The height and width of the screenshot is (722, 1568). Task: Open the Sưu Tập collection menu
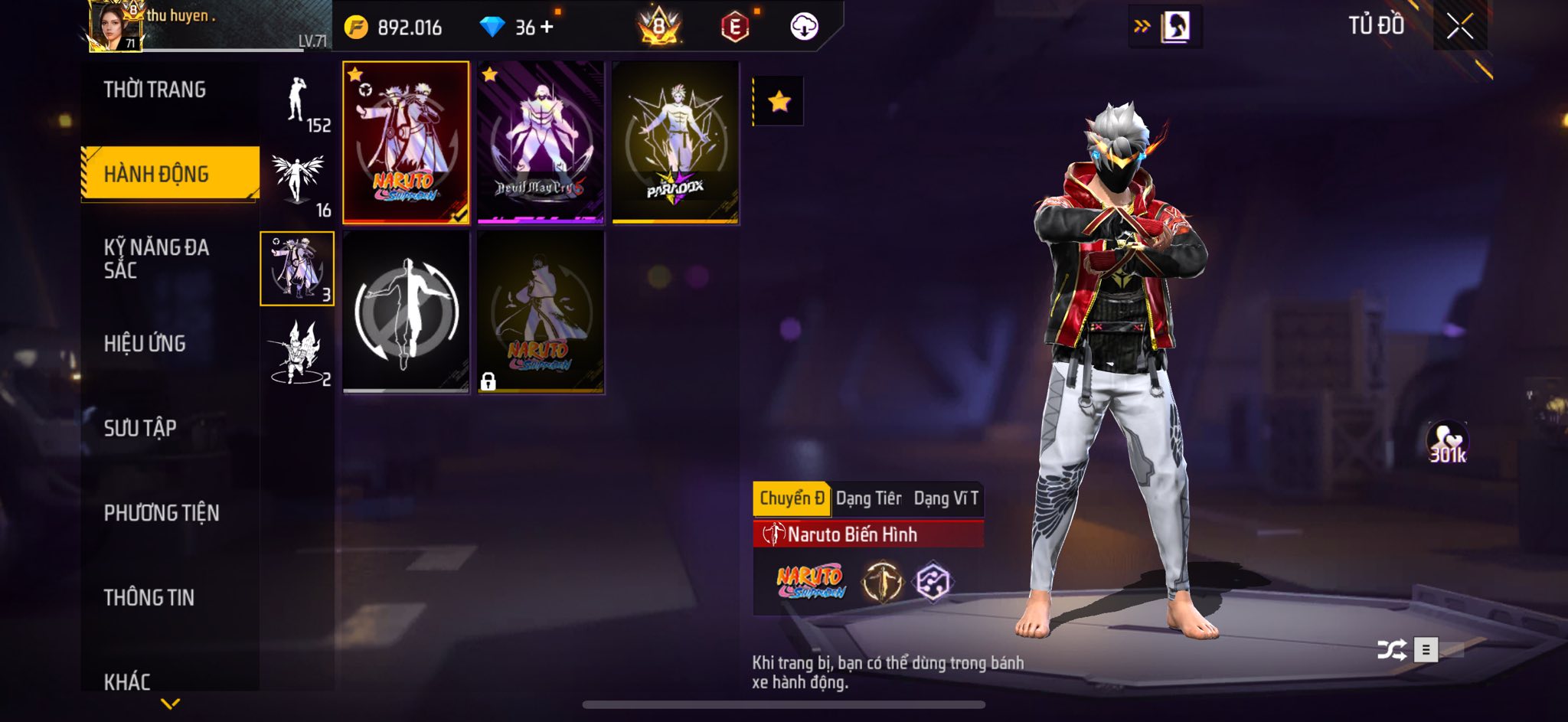[x=140, y=428]
